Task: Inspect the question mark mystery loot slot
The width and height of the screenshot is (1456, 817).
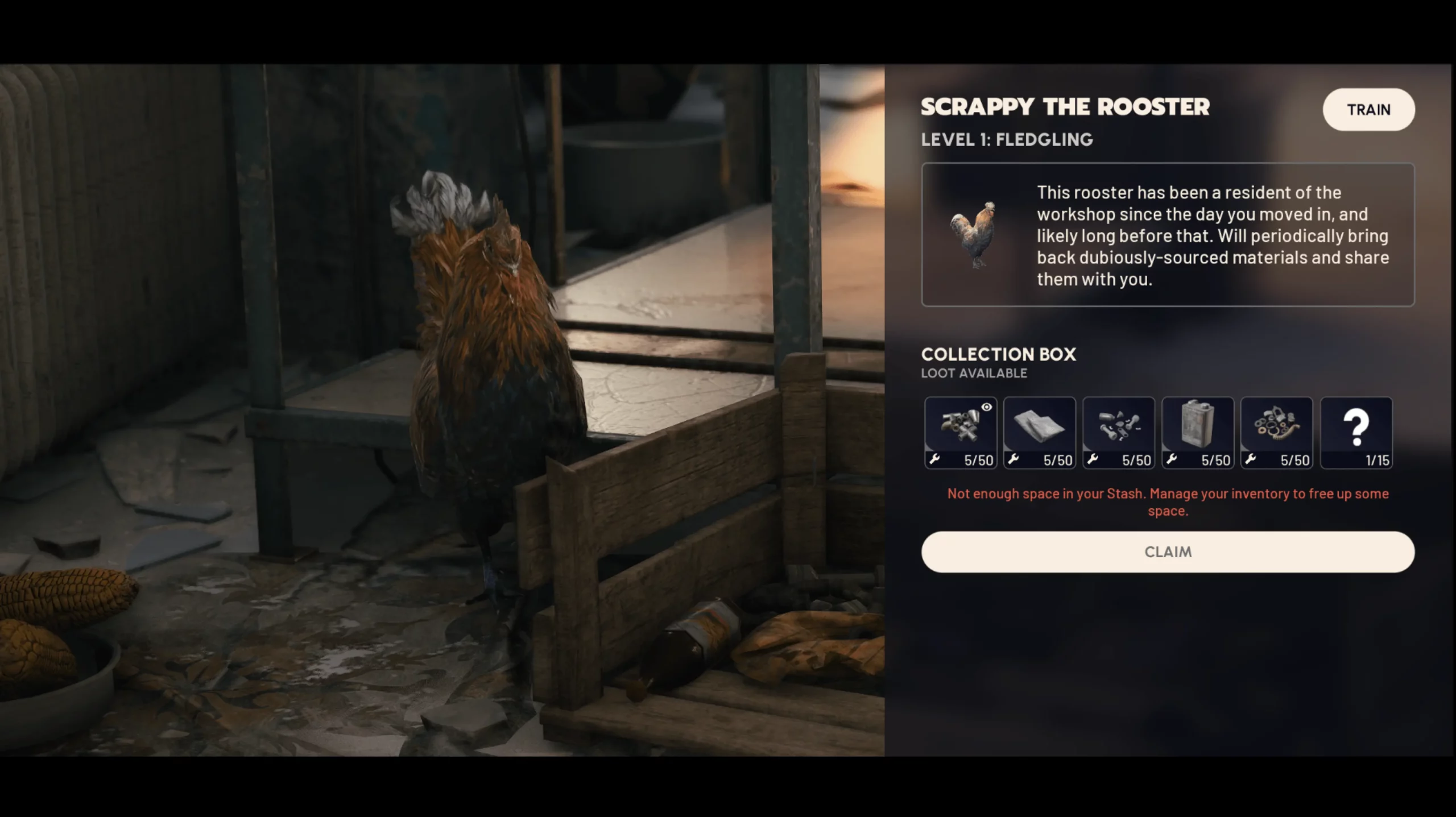Action: [x=1356, y=433]
